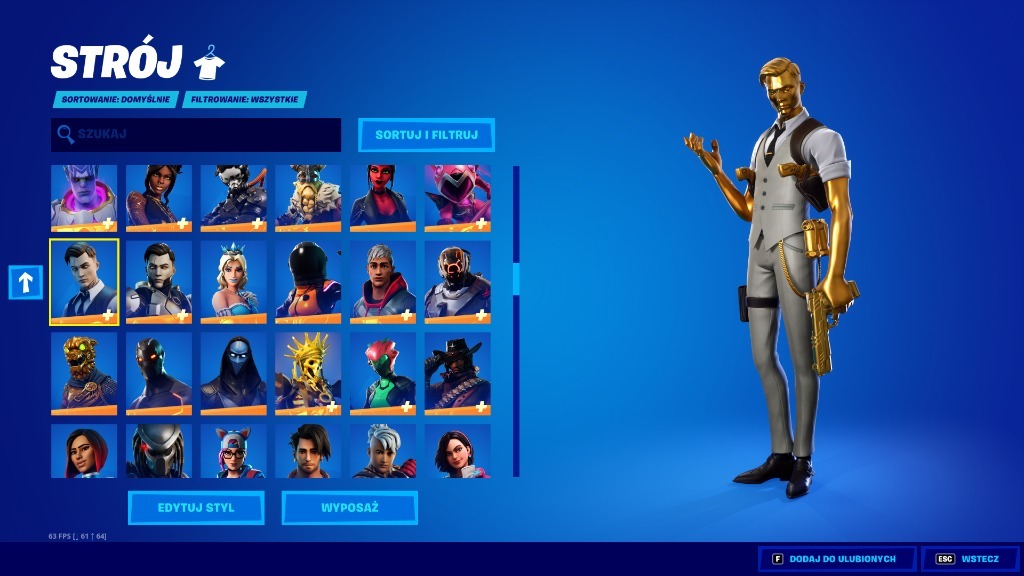Open the Sortuj i Filtruj options
Viewport: 1024px width, 576px height.
point(426,134)
